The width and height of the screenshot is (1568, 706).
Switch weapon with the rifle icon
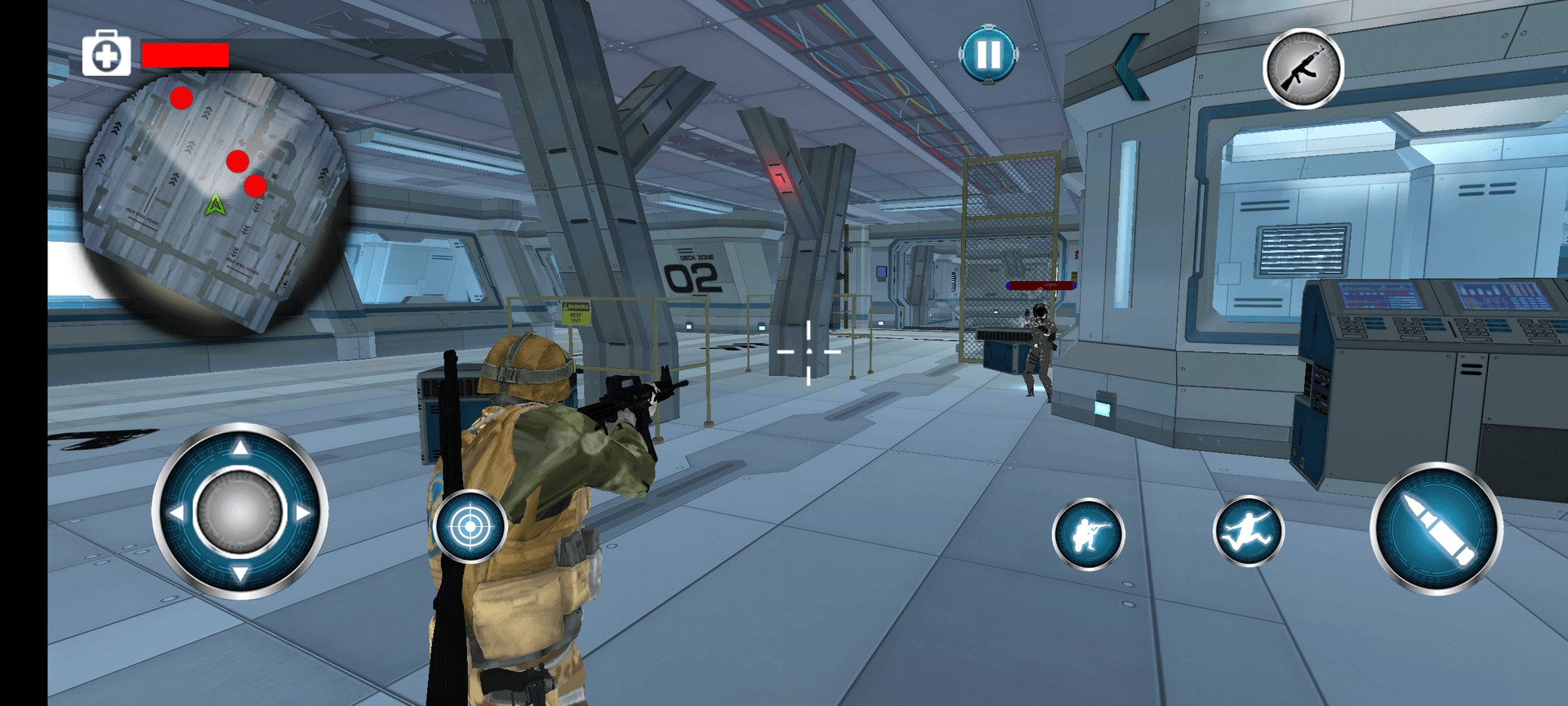point(1303,69)
